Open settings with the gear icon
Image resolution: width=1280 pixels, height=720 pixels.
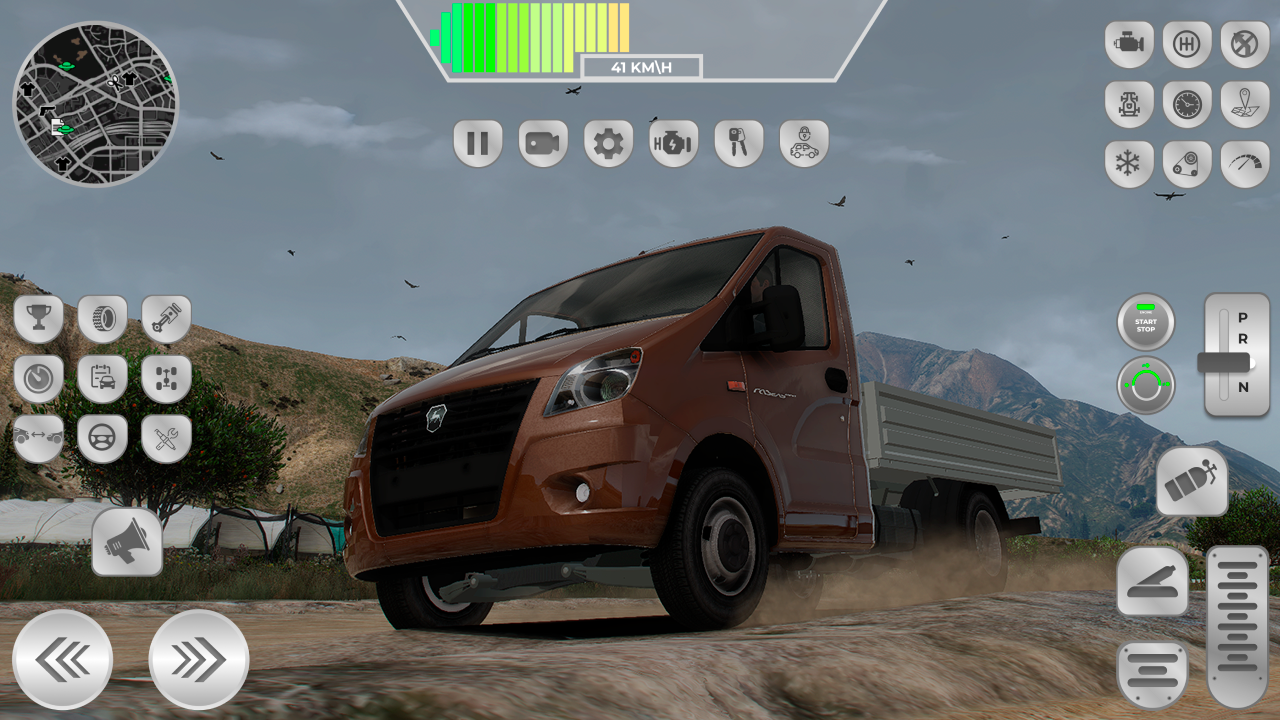point(608,144)
